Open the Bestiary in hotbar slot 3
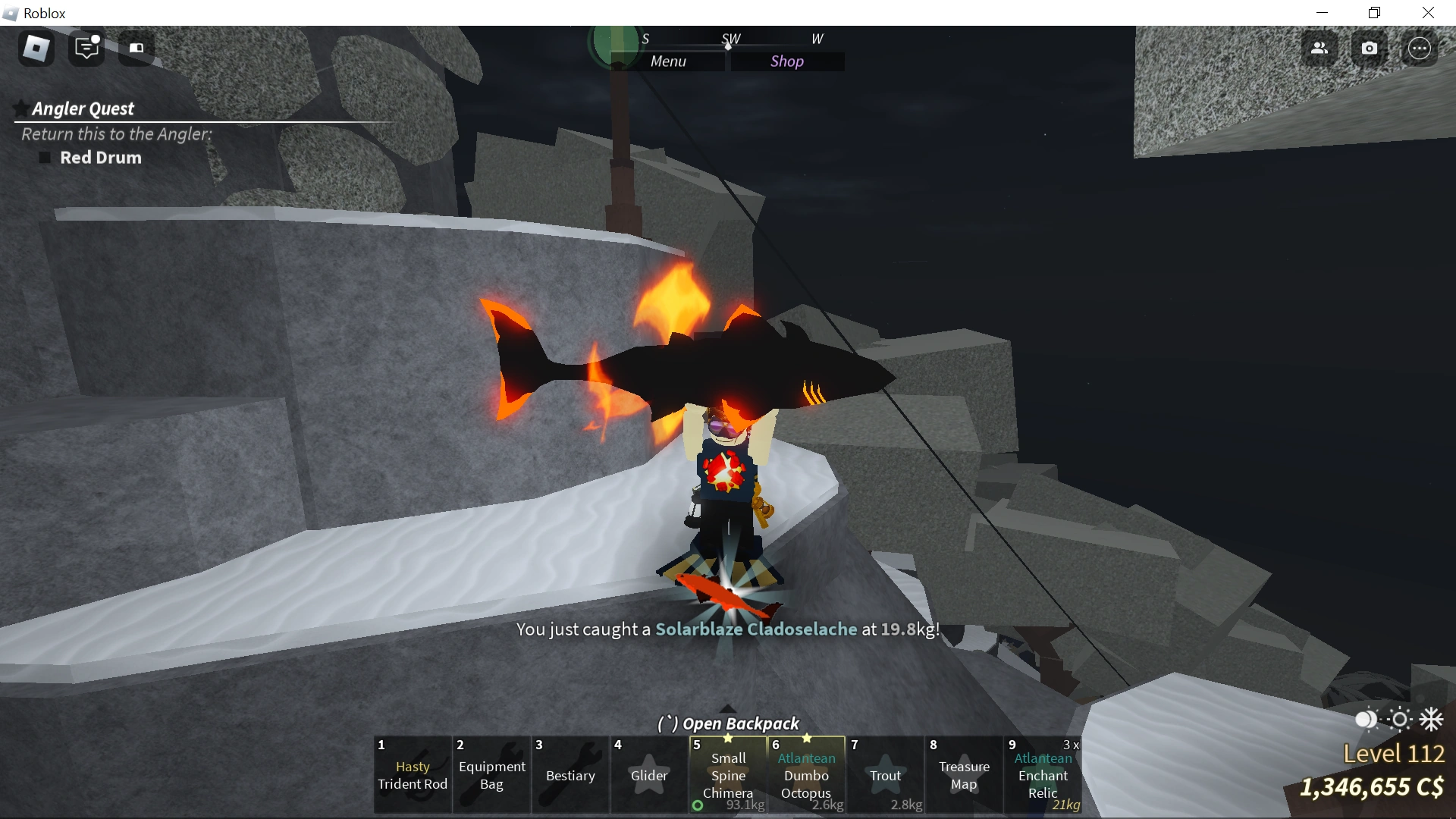 click(x=570, y=775)
